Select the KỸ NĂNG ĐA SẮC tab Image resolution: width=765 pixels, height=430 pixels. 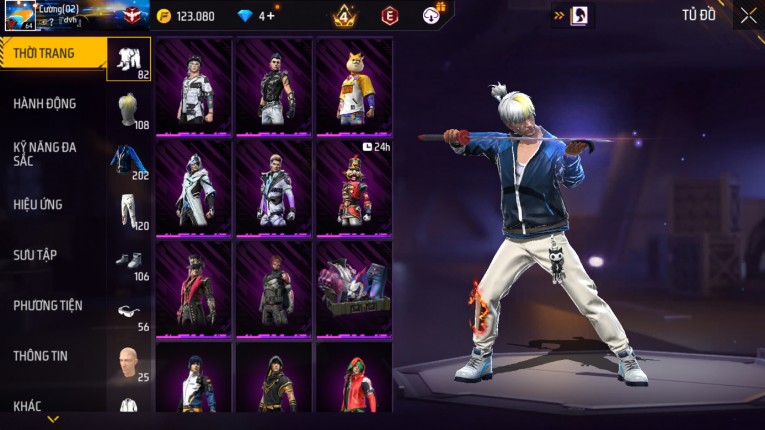45,153
